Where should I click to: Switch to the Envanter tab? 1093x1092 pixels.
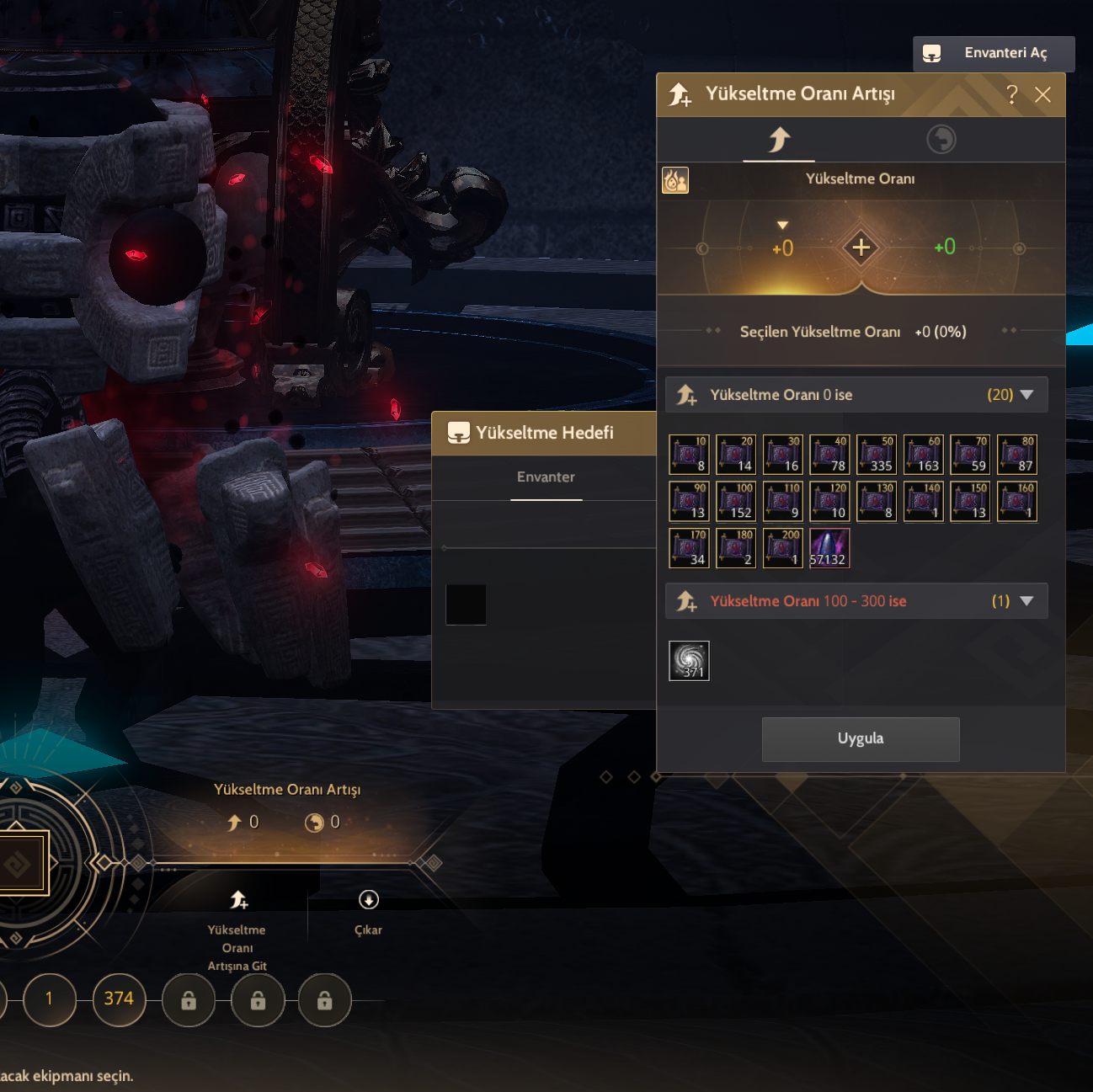(546, 477)
